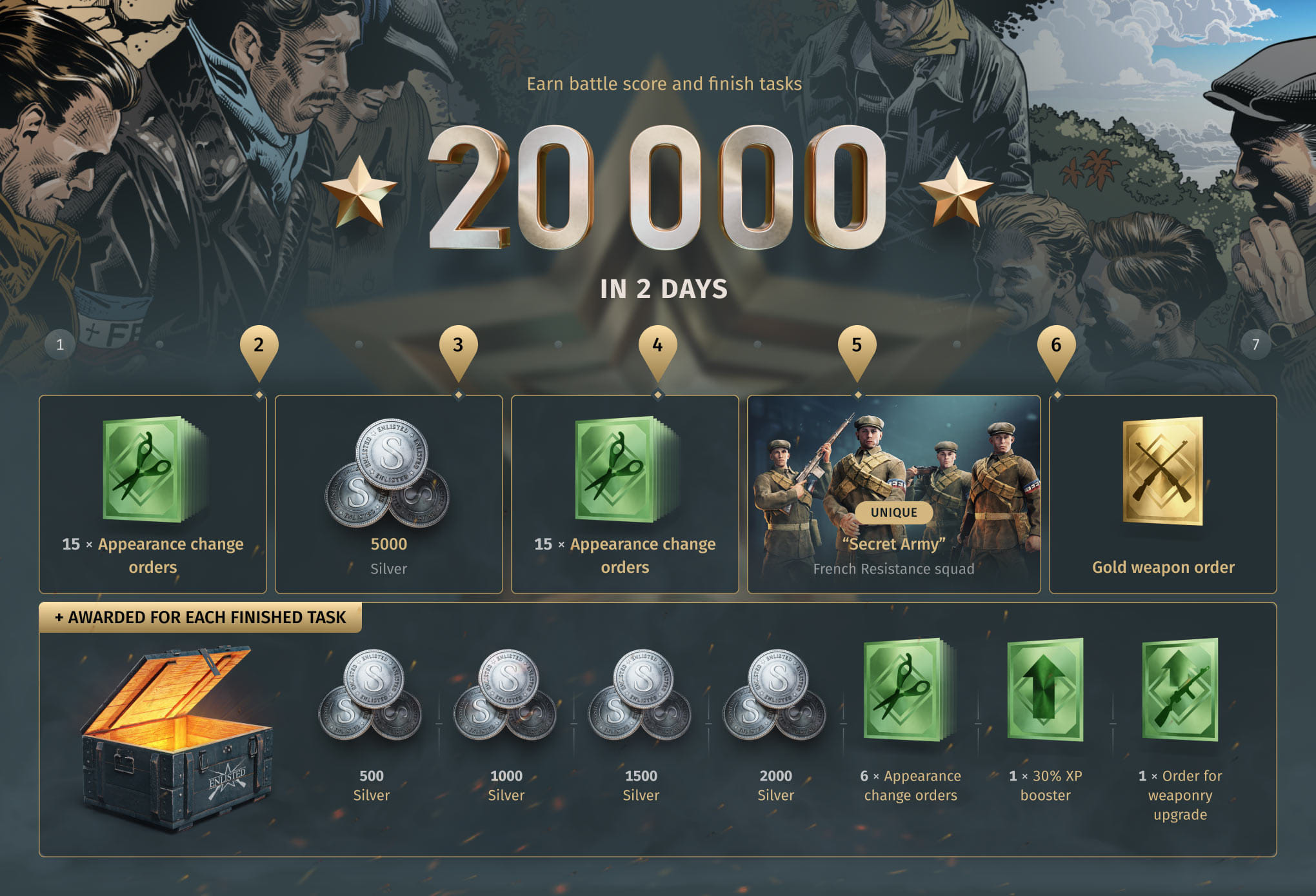Choose the gold stage 3 pin
The image size is (1316, 896).
(458, 347)
